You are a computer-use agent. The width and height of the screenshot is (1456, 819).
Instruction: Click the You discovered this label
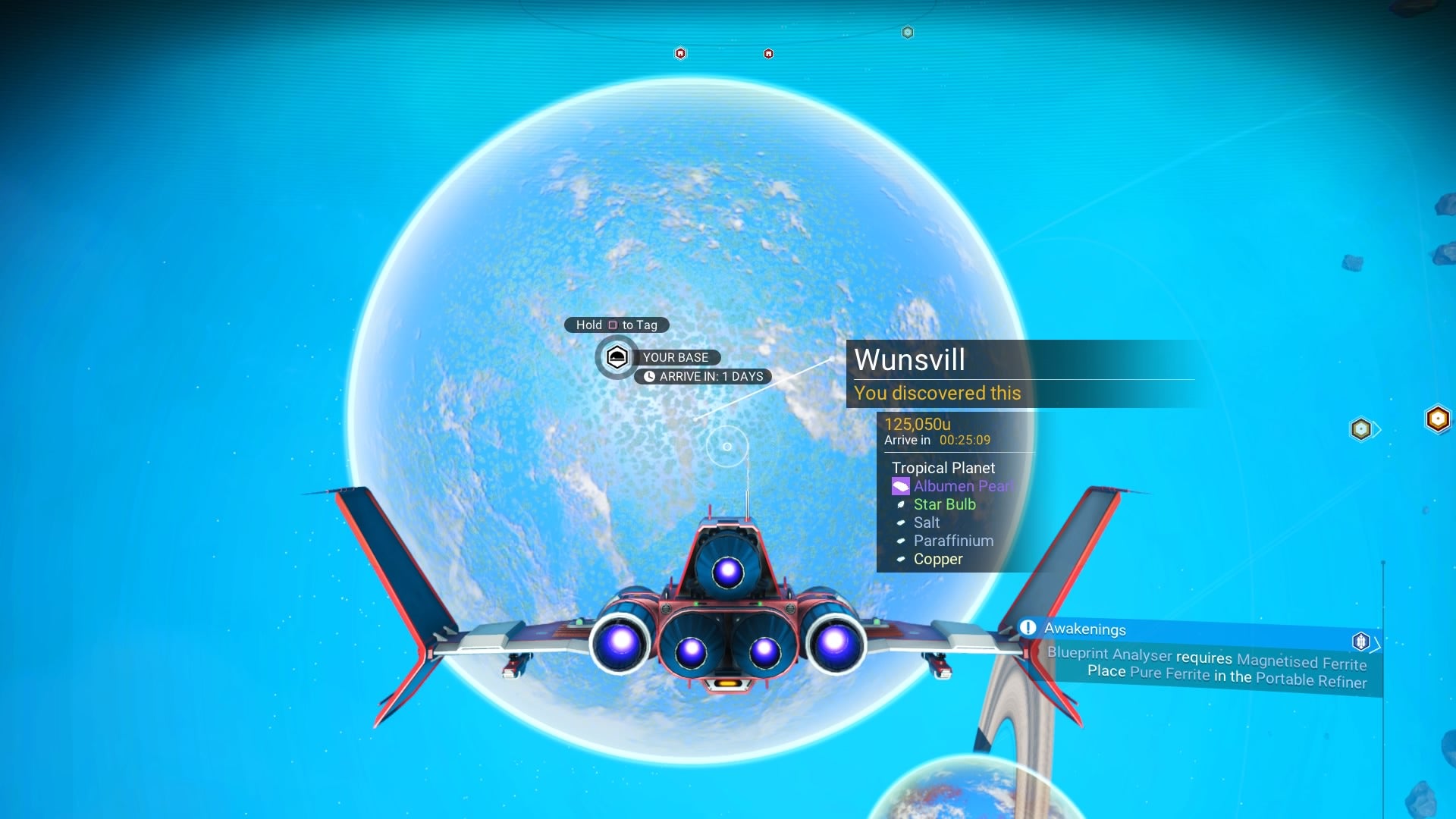pos(937,393)
